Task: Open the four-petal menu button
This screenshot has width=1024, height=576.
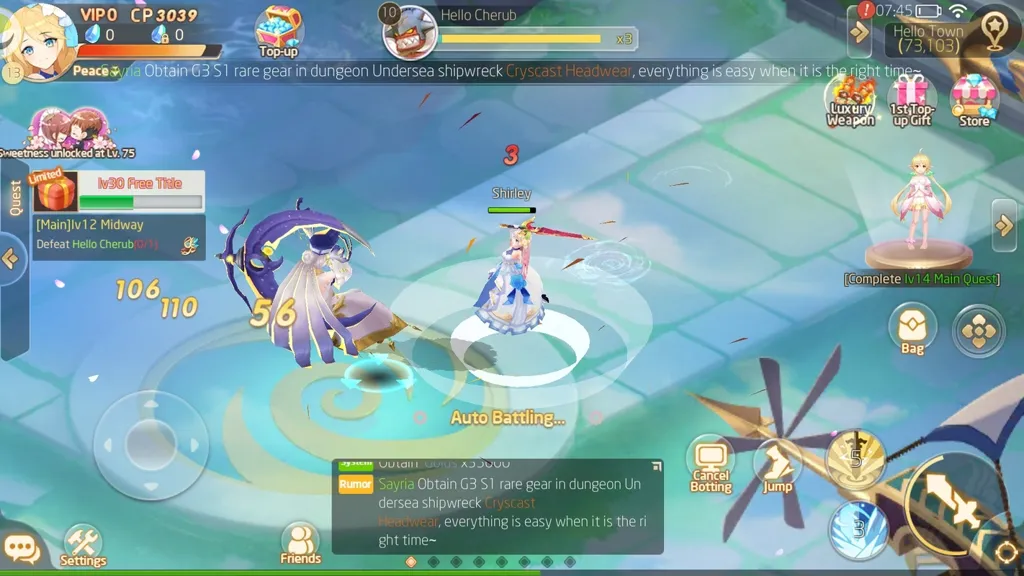Action: pyautogui.click(x=978, y=330)
